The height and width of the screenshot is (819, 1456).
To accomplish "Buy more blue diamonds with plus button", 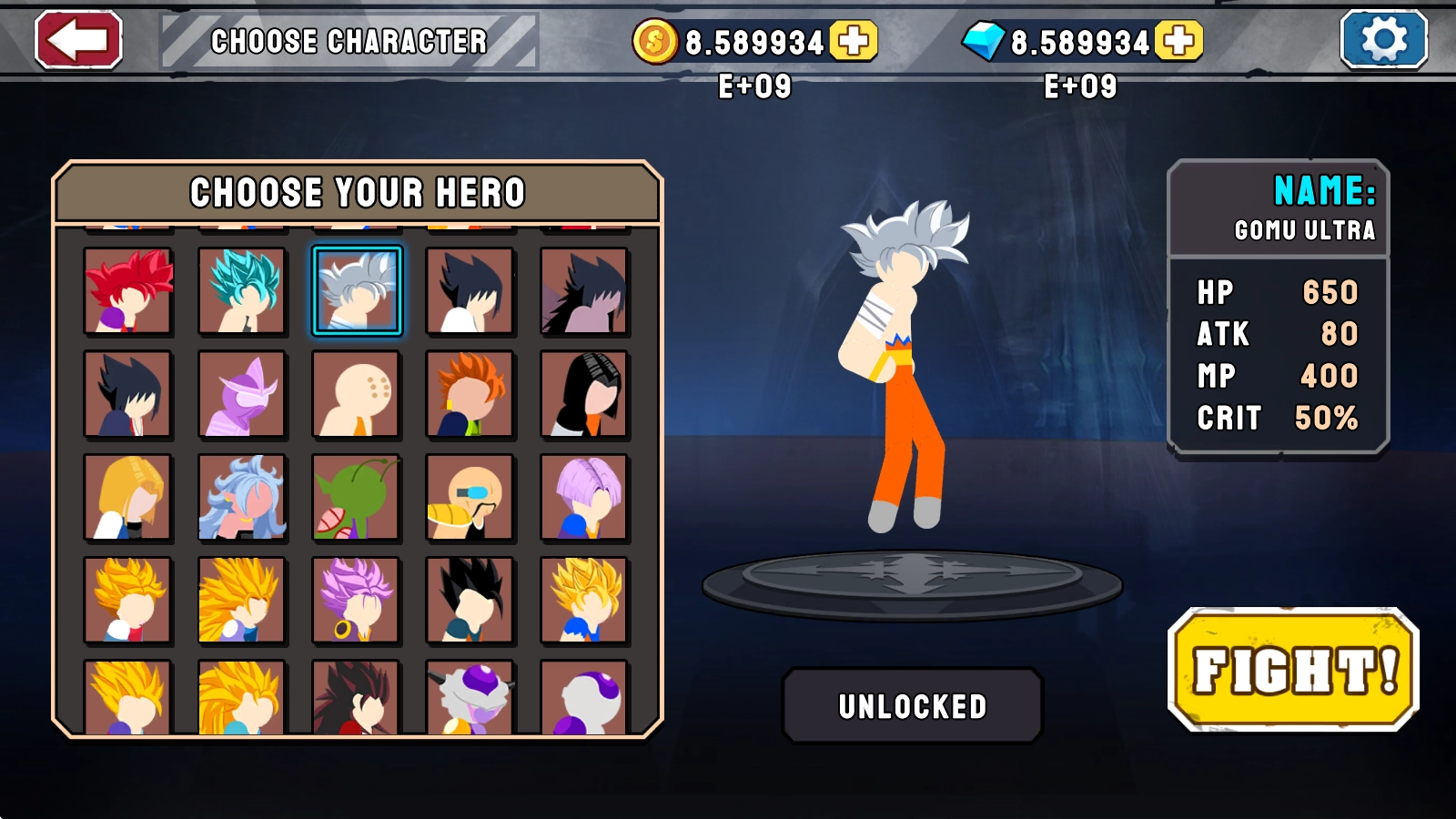I will (1179, 41).
